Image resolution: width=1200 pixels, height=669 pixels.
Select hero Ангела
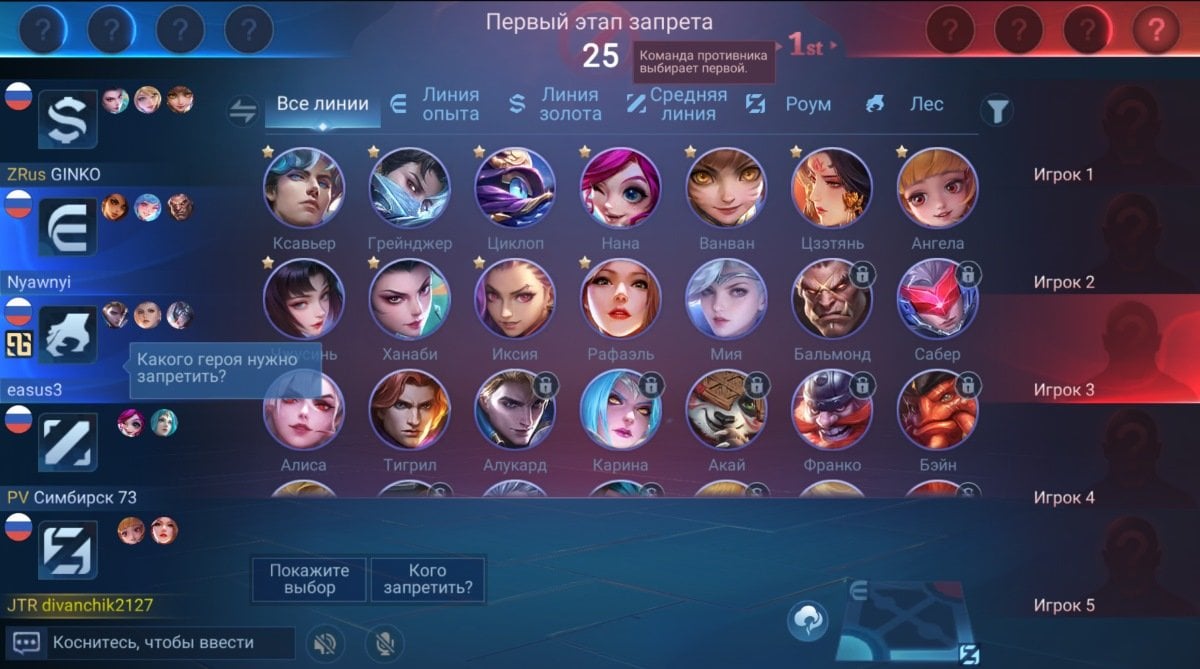coord(937,188)
